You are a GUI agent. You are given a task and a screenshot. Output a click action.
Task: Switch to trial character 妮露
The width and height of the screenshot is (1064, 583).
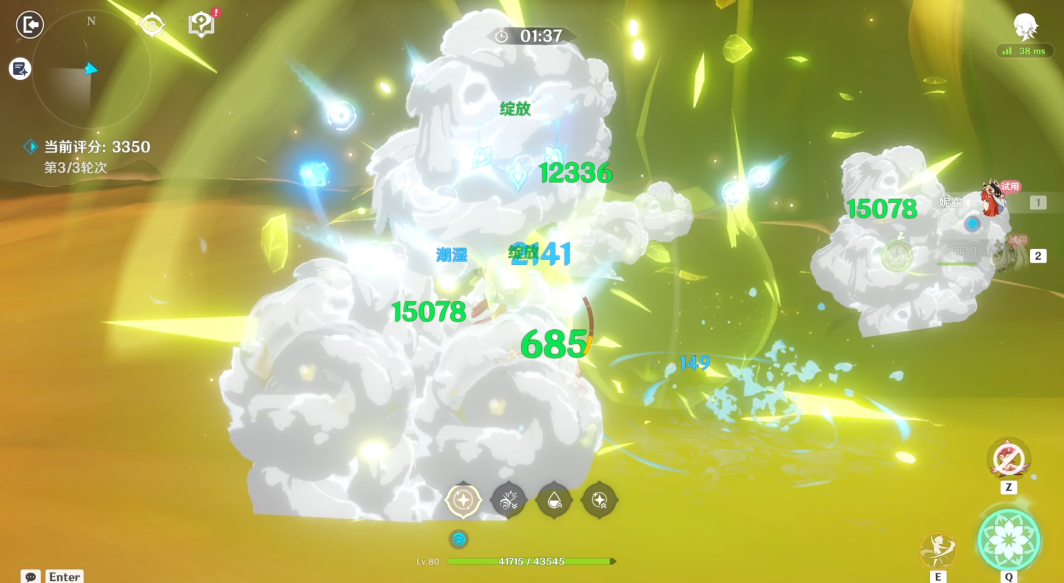point(992,200)
